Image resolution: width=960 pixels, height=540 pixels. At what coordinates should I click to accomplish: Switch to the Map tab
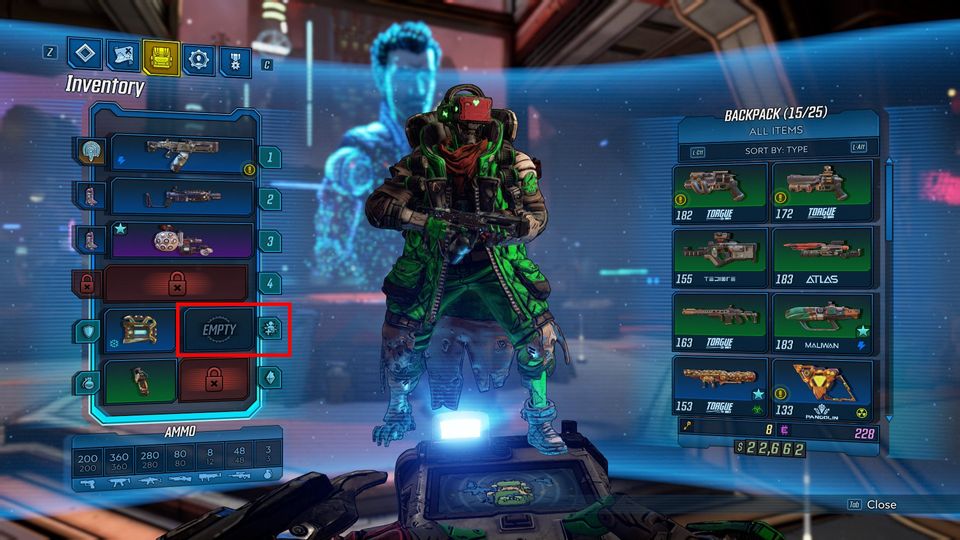click(x=122, y=56)
